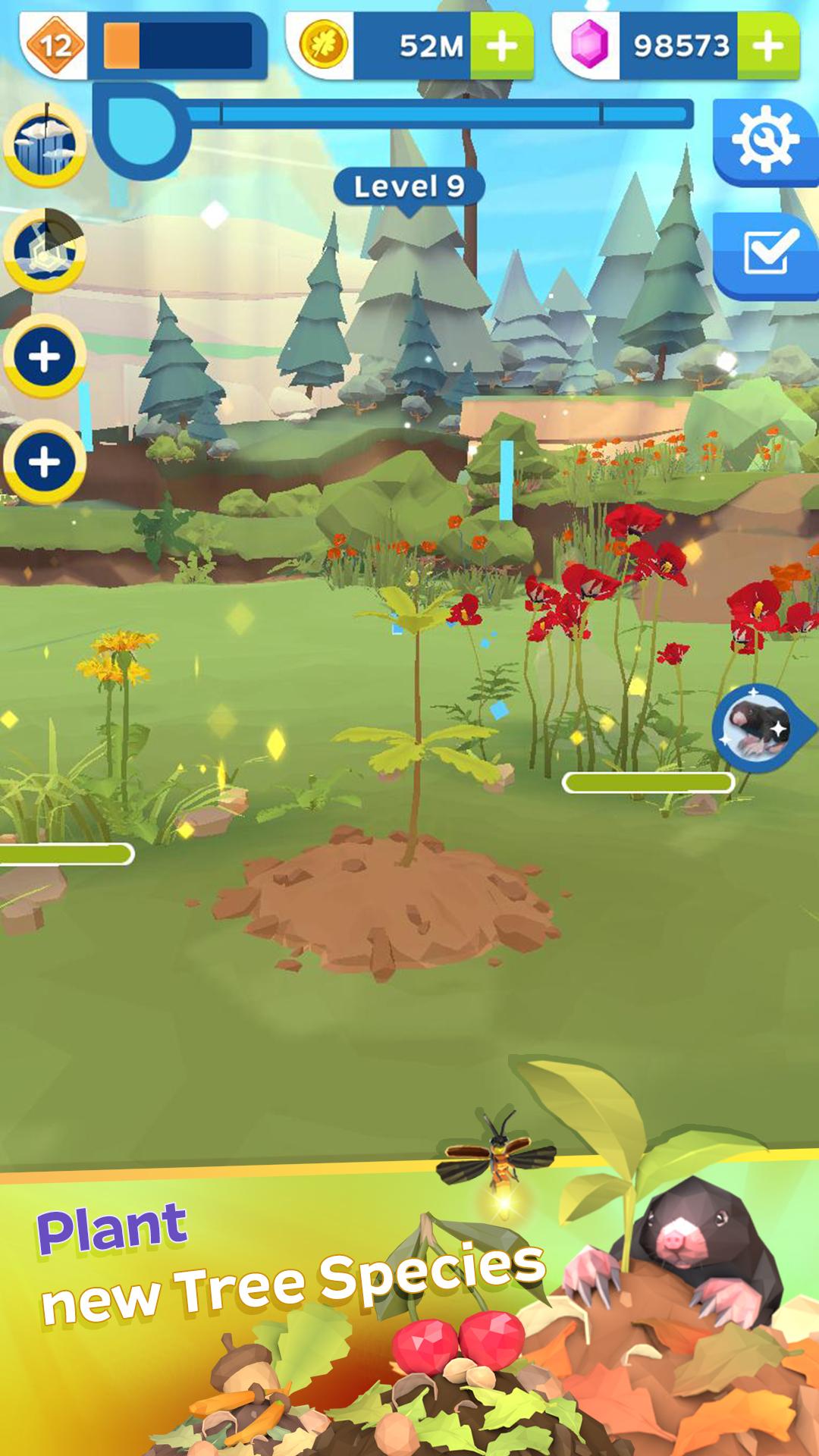Click the gold coin currency icon
The image size is (819, 1456).
coord(324,45)
